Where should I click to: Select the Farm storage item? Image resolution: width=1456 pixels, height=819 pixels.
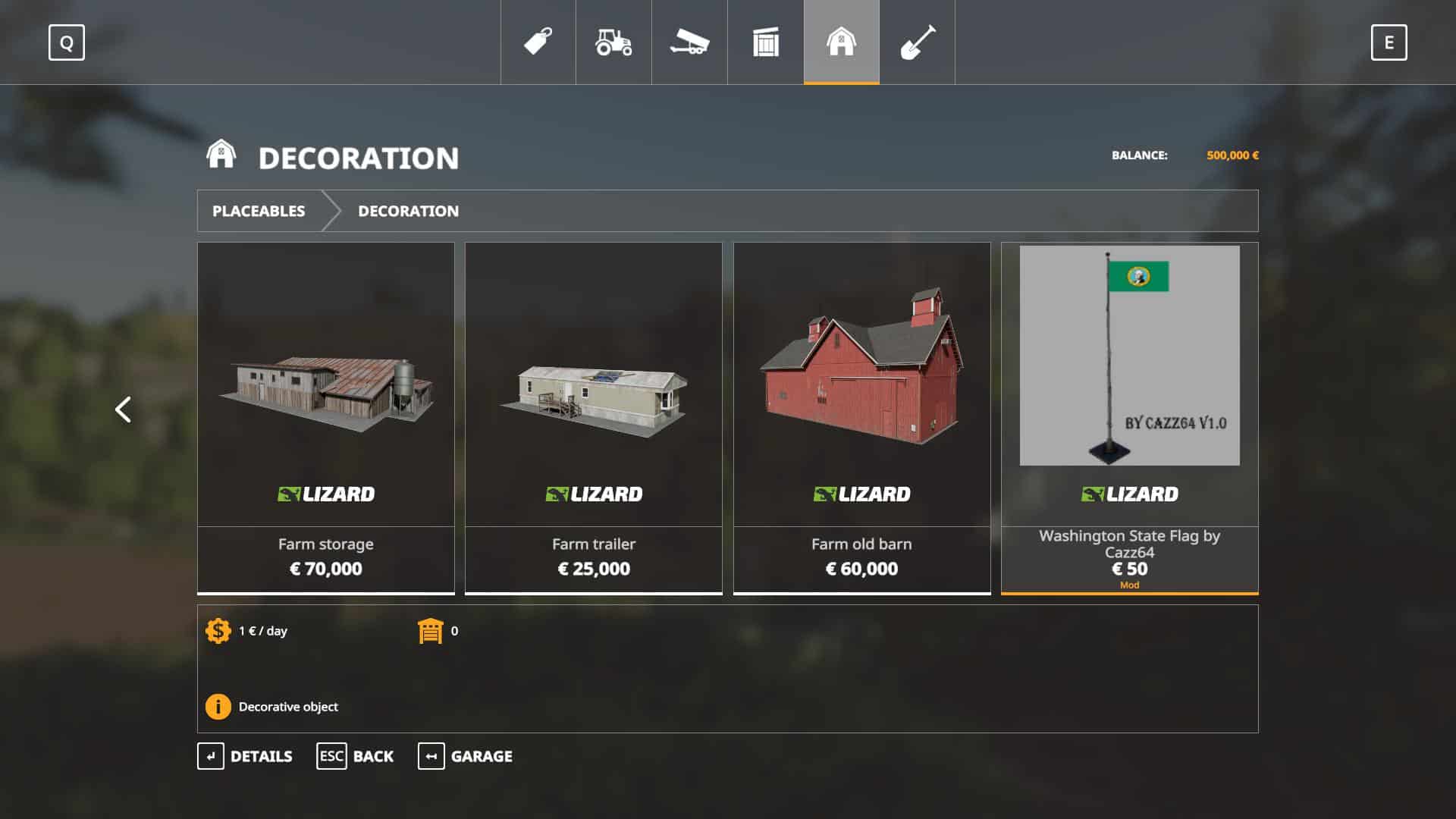(x=326, y=417)
